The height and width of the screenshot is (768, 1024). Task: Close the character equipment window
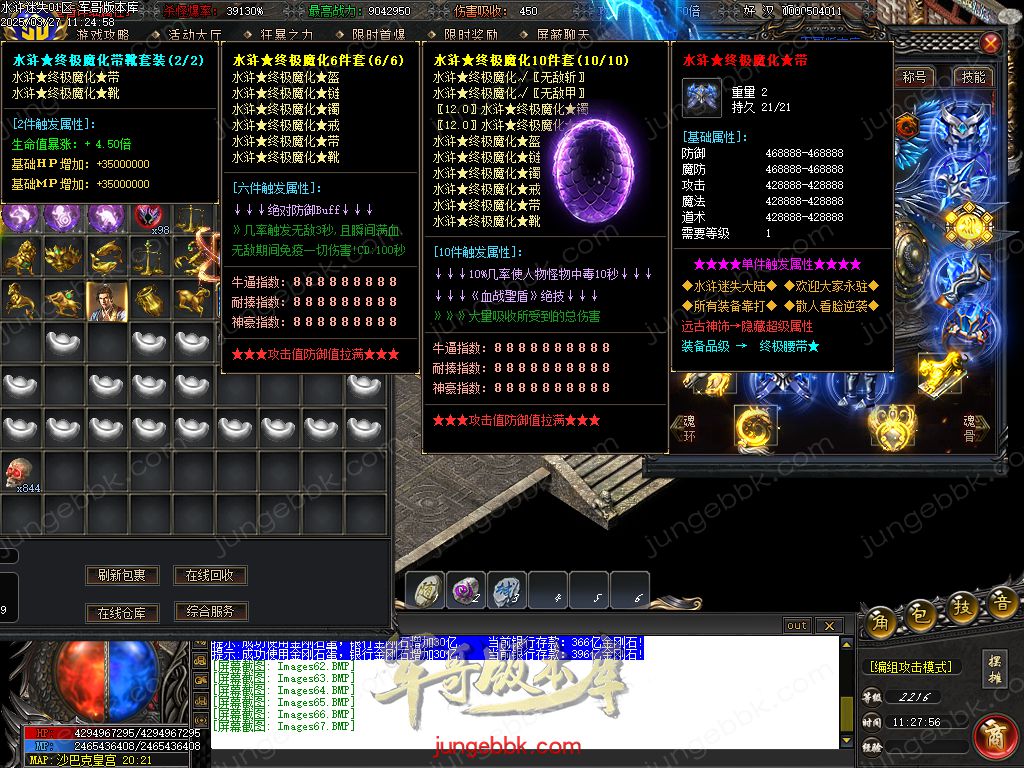pyautogui.click(x=990, y=44)
